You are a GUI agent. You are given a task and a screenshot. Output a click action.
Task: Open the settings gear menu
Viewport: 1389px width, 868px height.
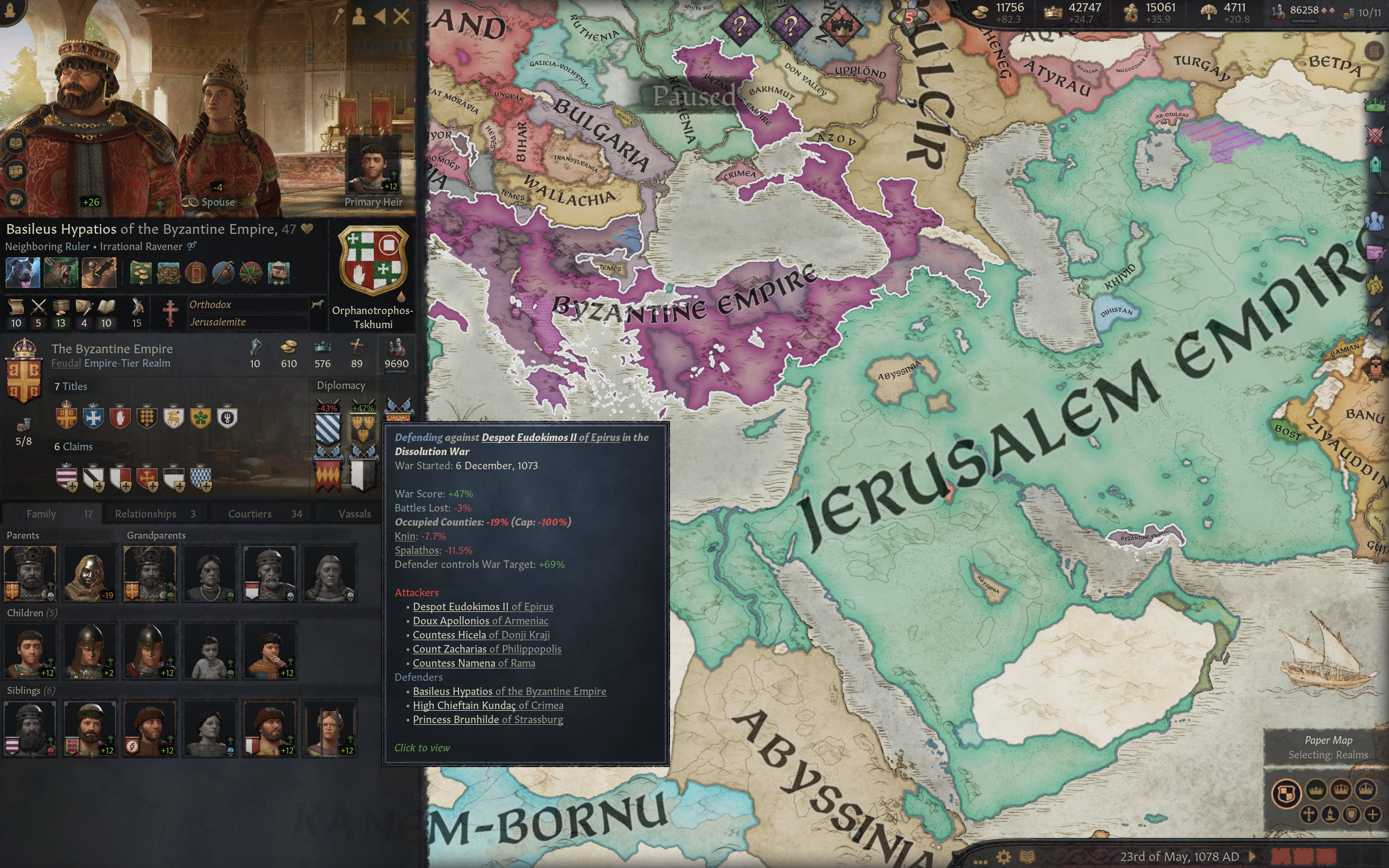(1003, 857)
